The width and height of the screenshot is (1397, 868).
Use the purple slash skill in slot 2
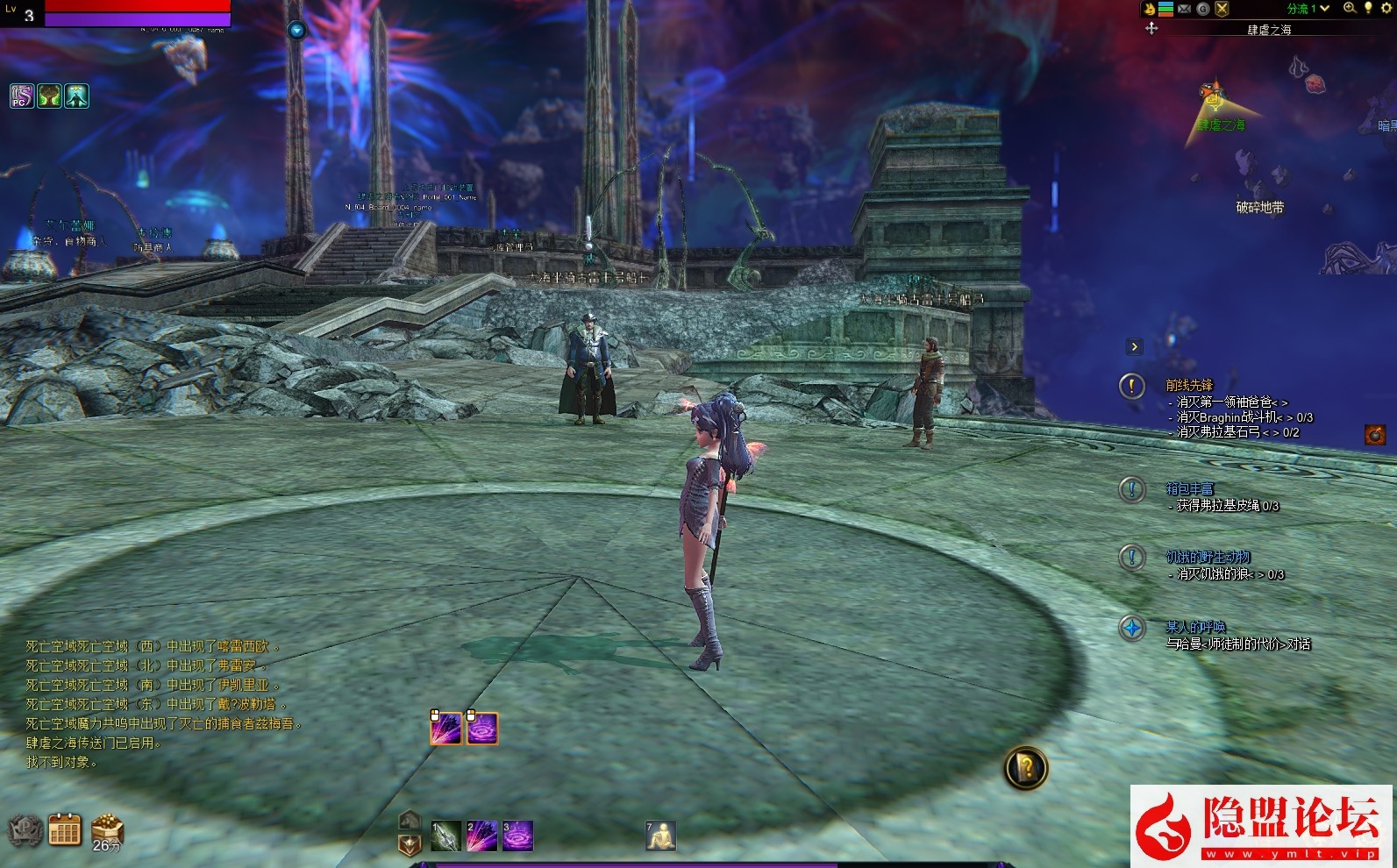pos(481,836)
